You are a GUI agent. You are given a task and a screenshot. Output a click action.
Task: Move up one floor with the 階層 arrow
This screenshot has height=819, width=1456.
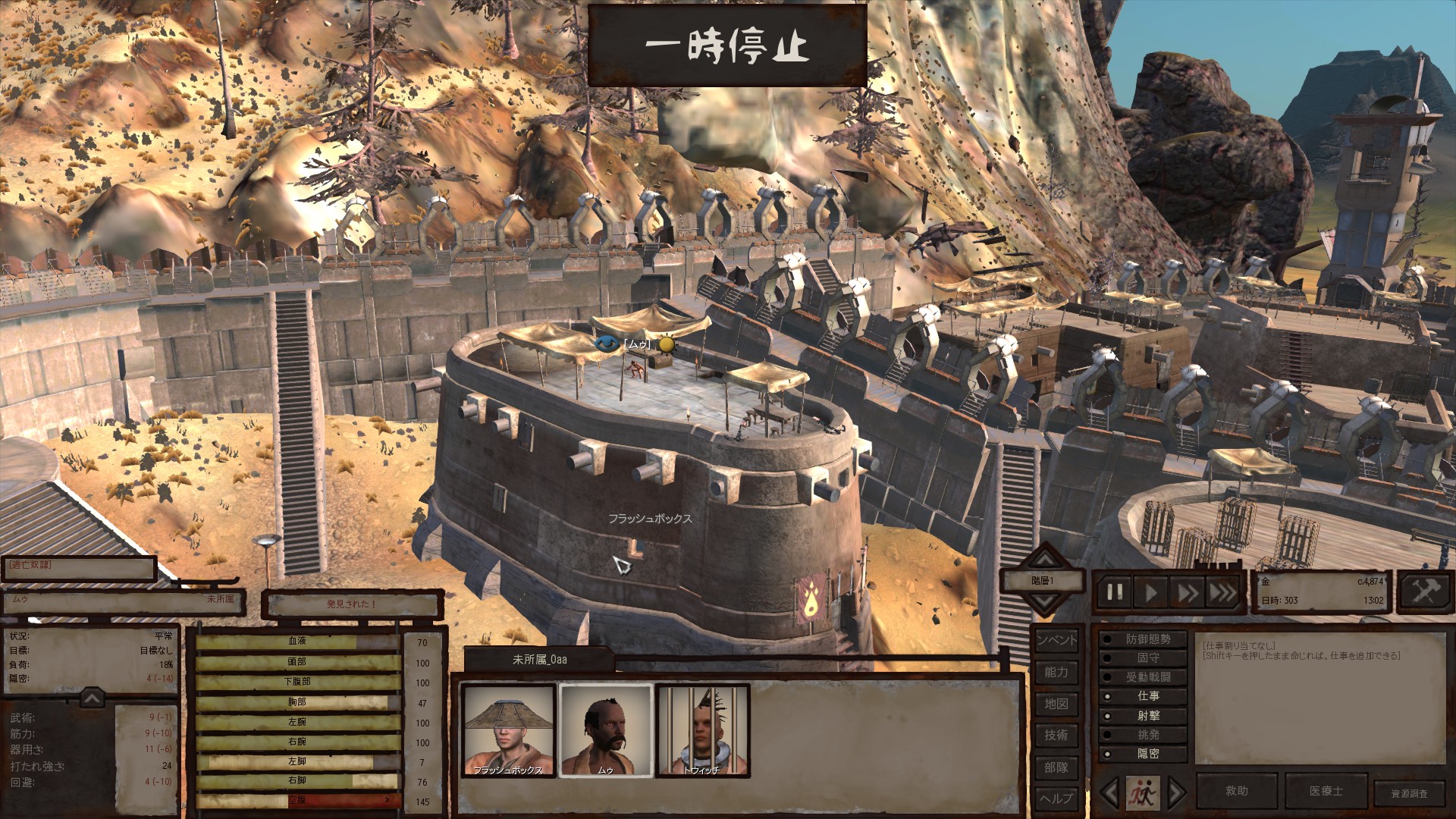pos(1045,559)
